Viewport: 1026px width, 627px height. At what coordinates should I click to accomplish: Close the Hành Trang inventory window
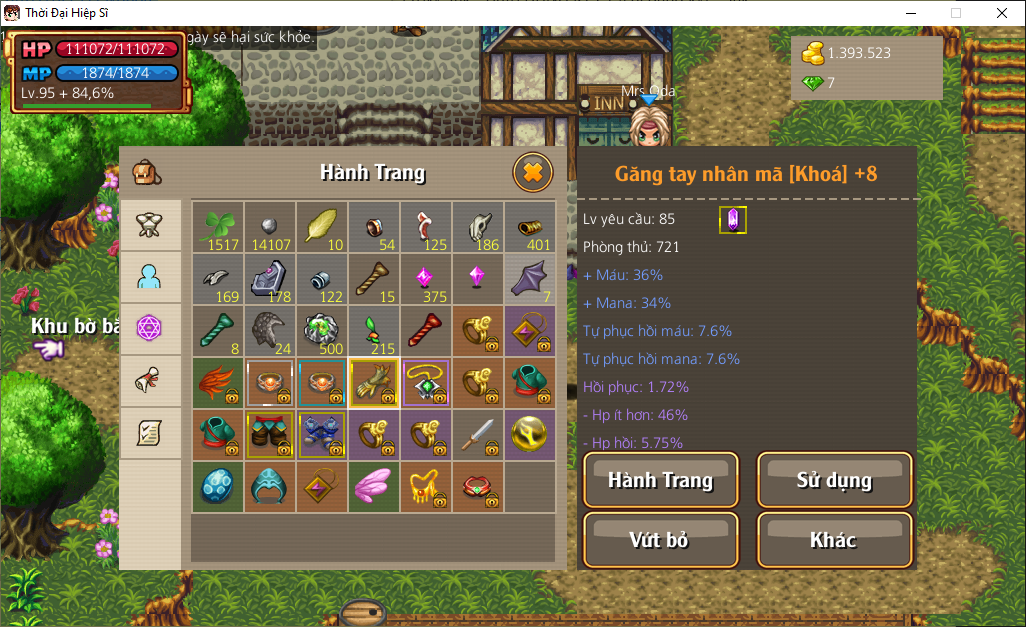click(532, 173)
